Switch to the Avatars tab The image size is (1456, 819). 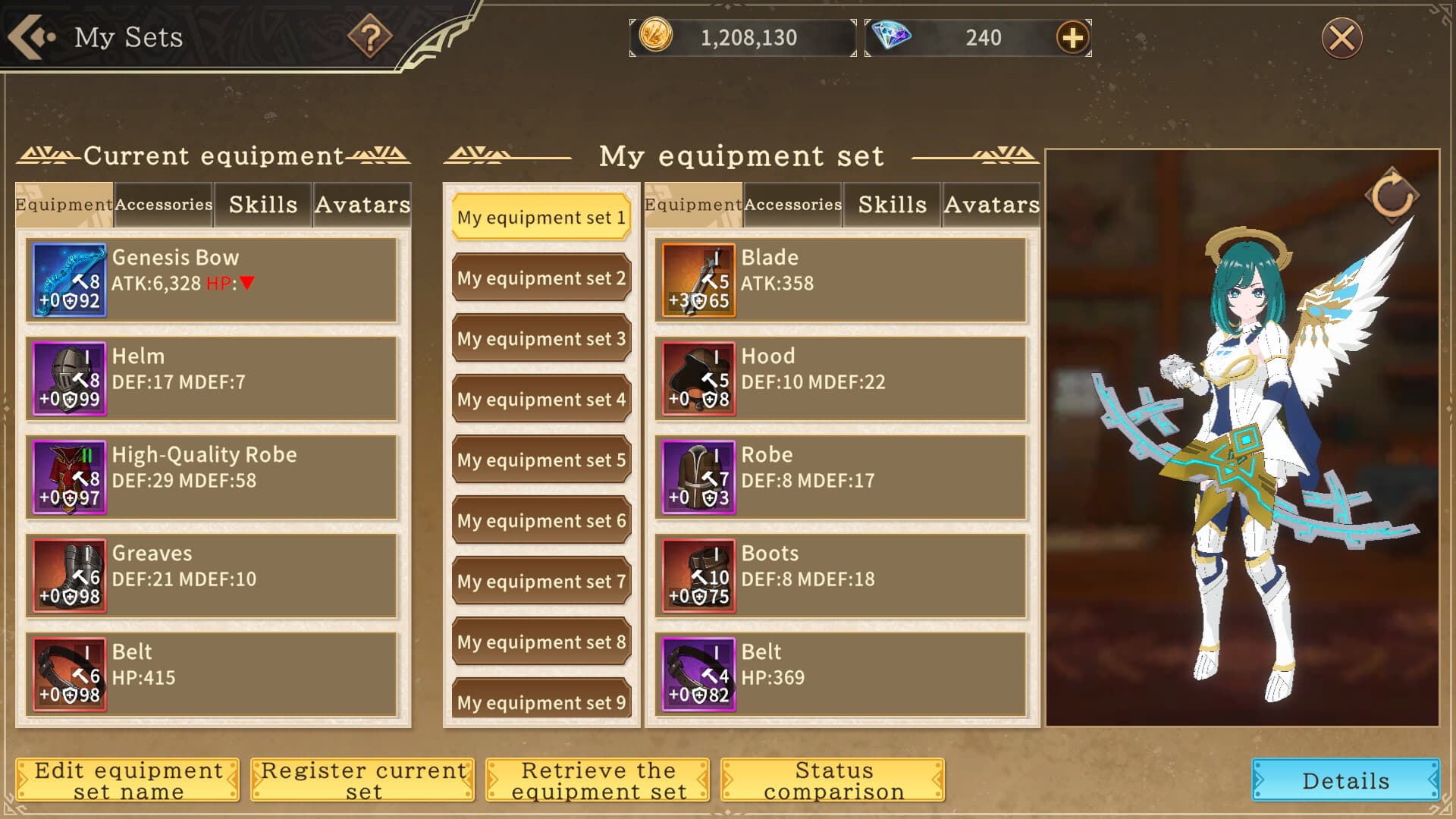362,203
